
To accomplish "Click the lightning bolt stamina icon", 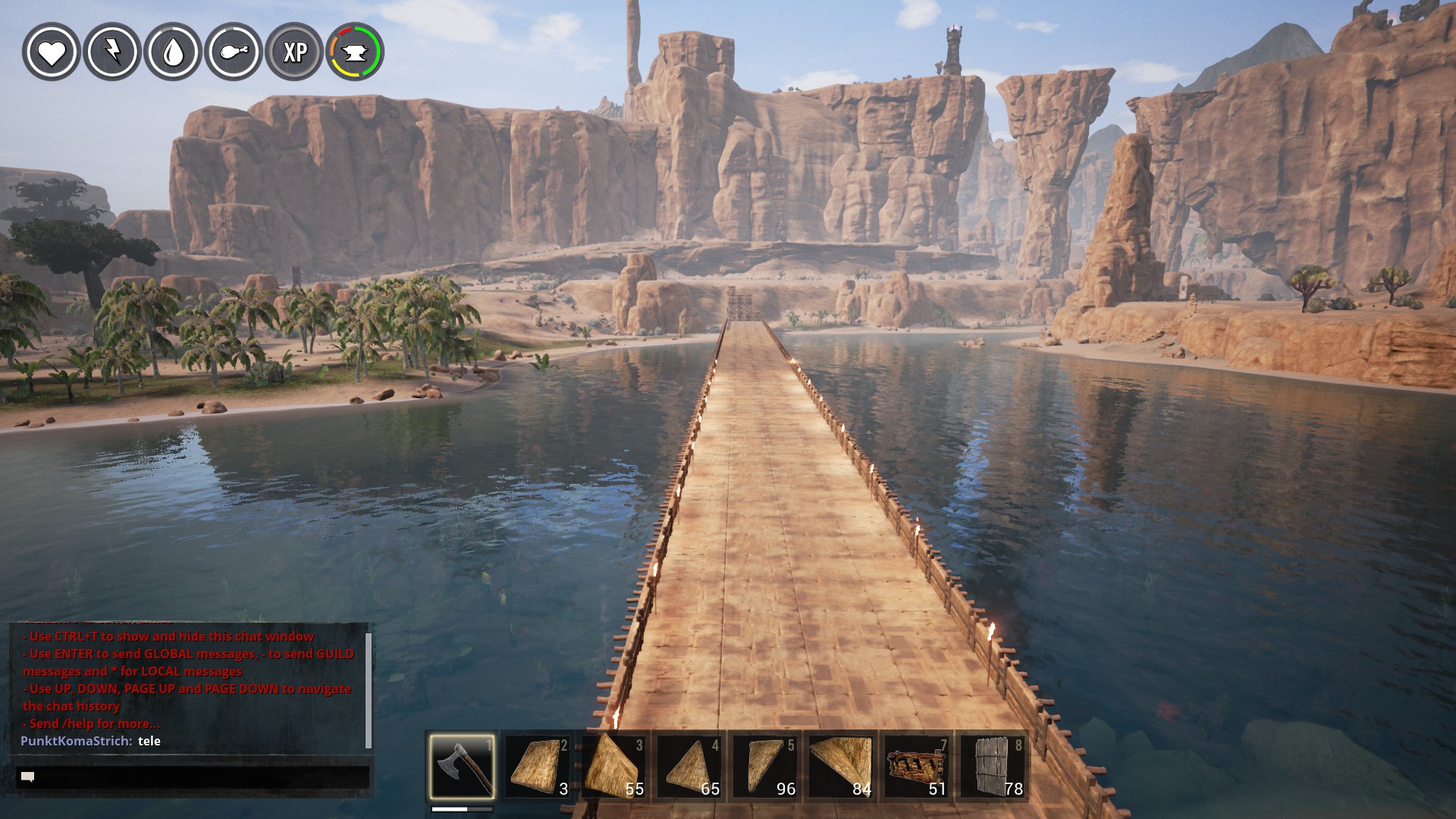I will (x=112, y=52).
